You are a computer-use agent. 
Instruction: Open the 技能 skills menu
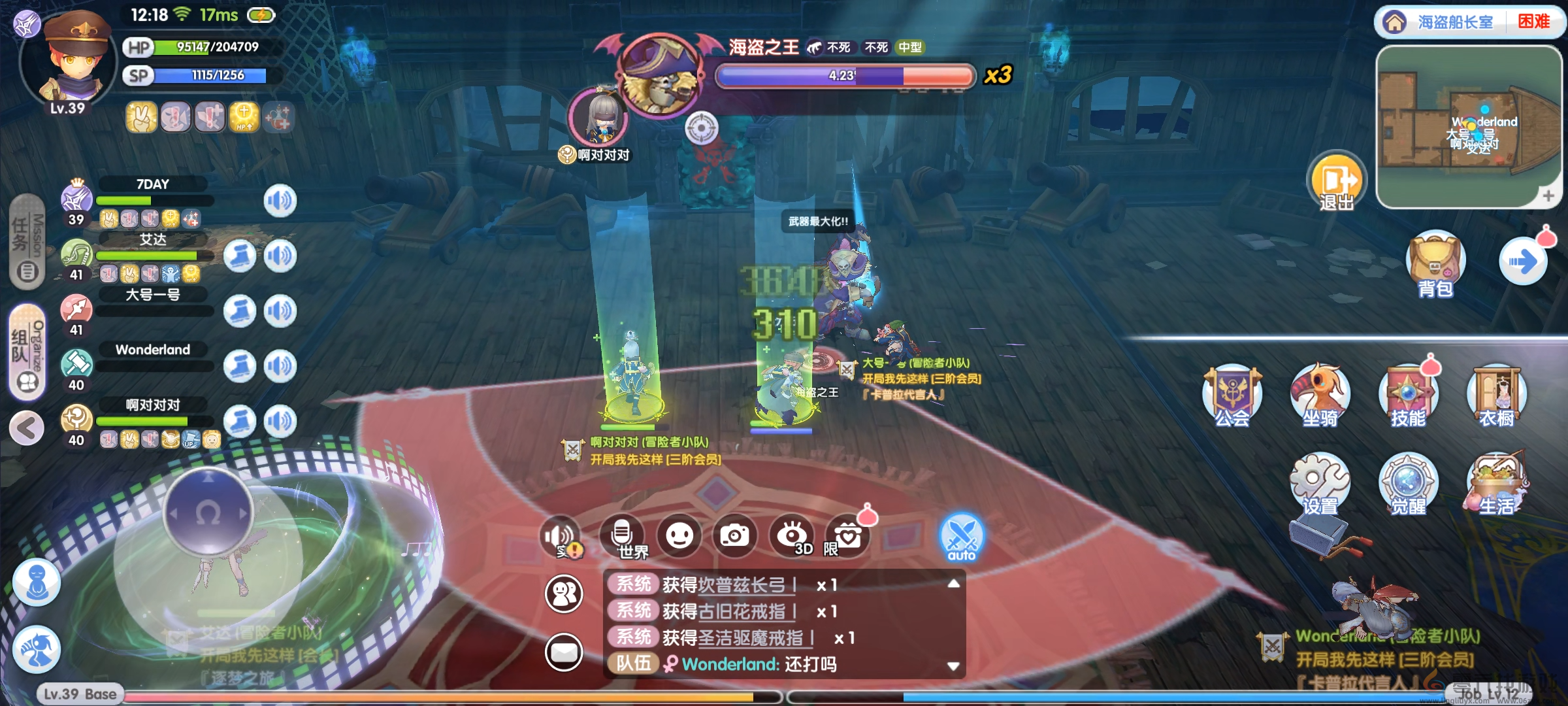(x=1408, y=395)
